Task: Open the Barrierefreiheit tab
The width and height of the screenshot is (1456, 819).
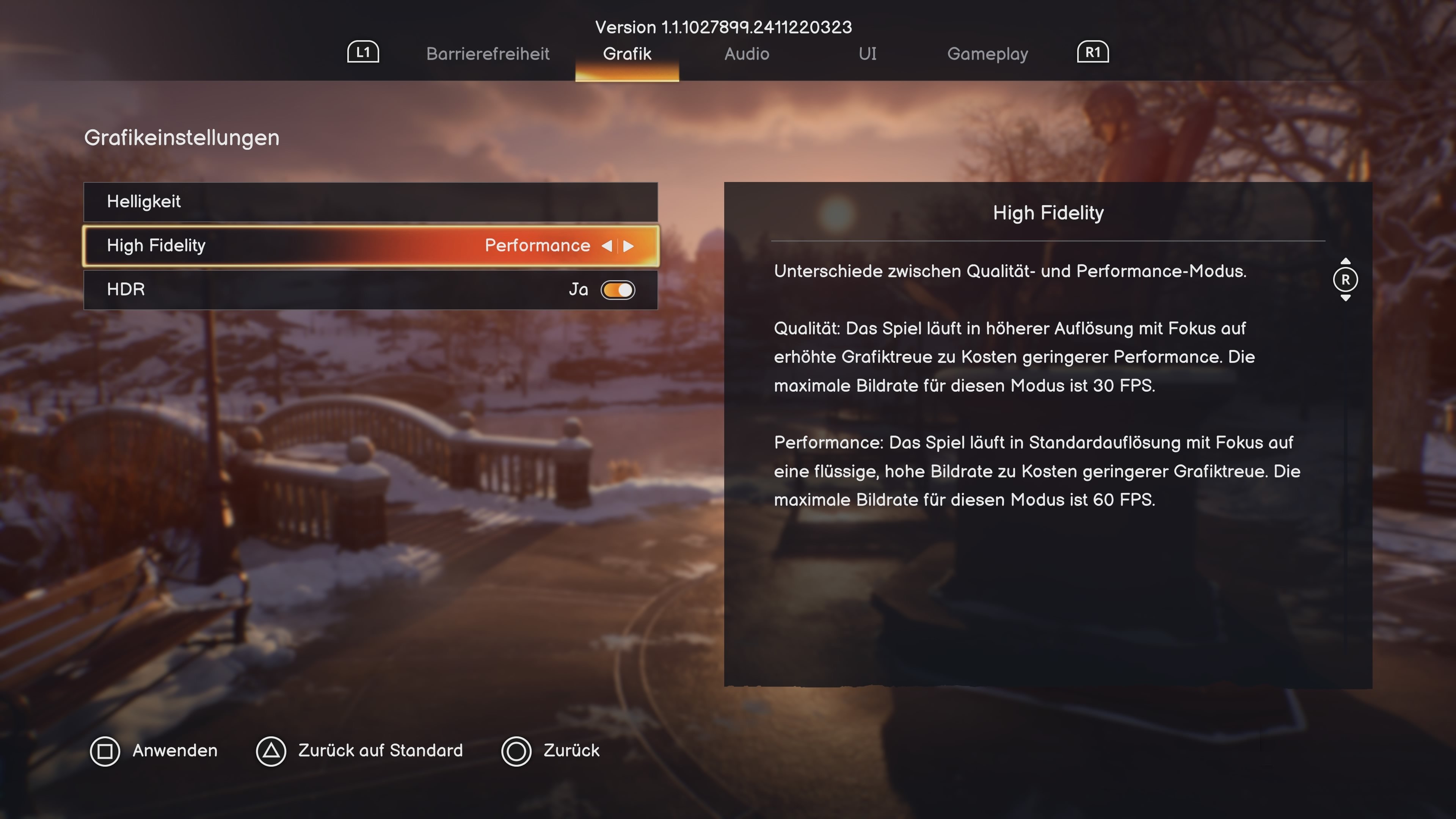Action: 488,54
